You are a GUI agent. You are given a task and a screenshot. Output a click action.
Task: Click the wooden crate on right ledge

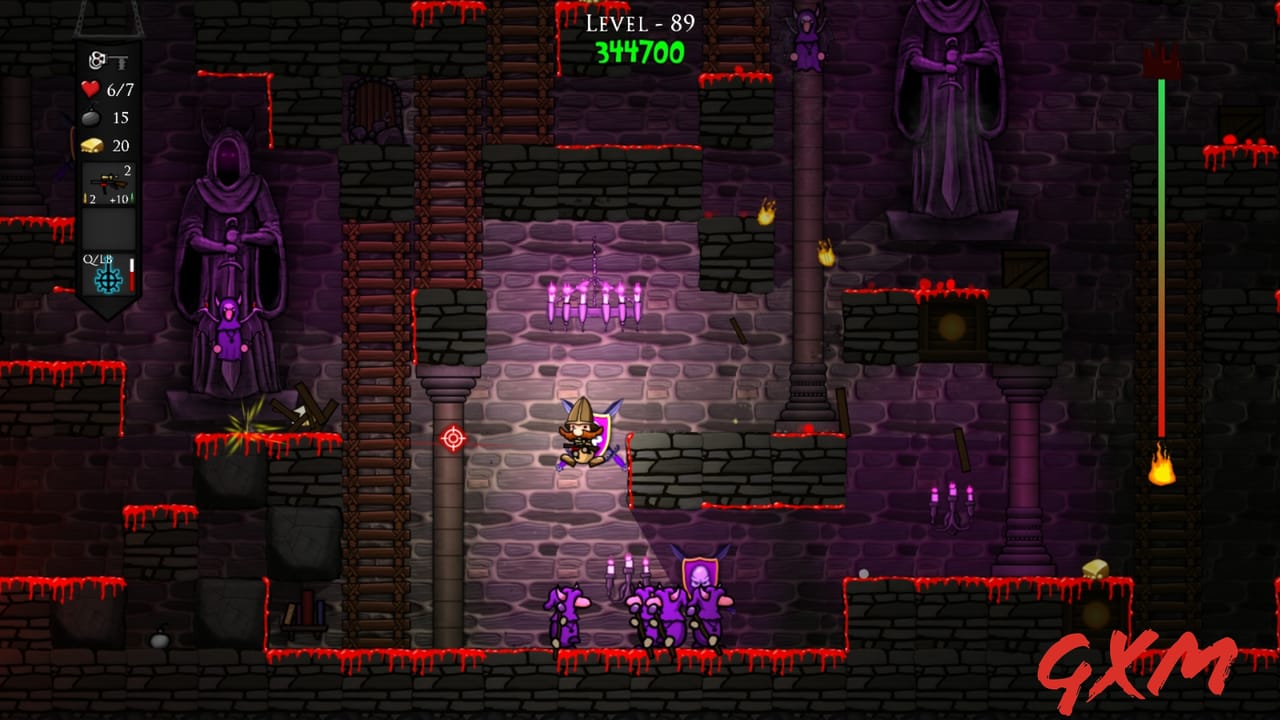coord(1025,267)
